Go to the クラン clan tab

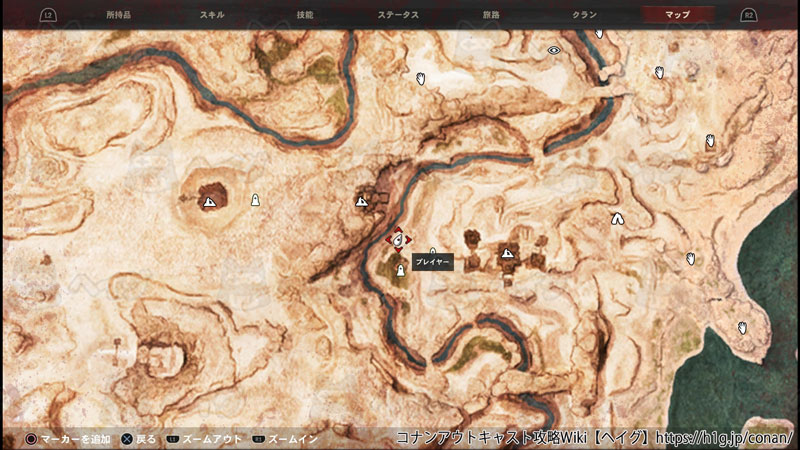point(585,15)
